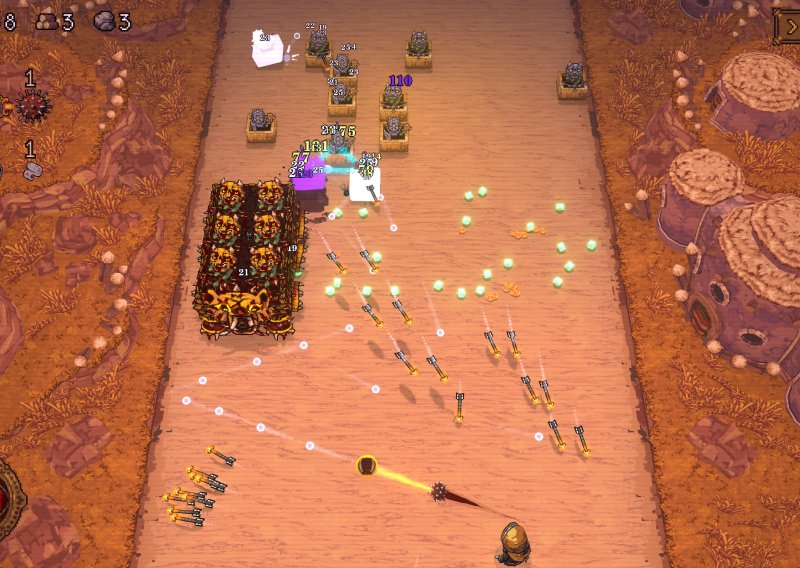
Task: Click the arrow button in the top-right corner
Action: 788,26
